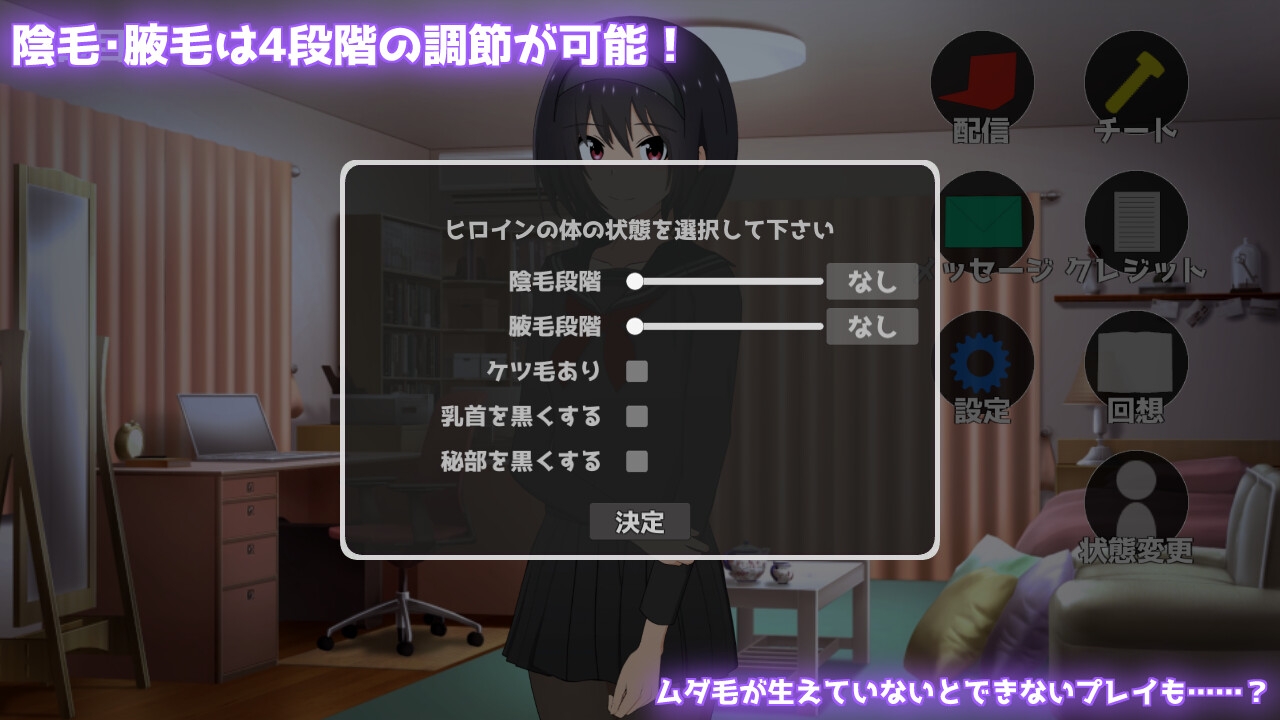Enable the ケツ毛あり checkbox

[x=636, y=371]
